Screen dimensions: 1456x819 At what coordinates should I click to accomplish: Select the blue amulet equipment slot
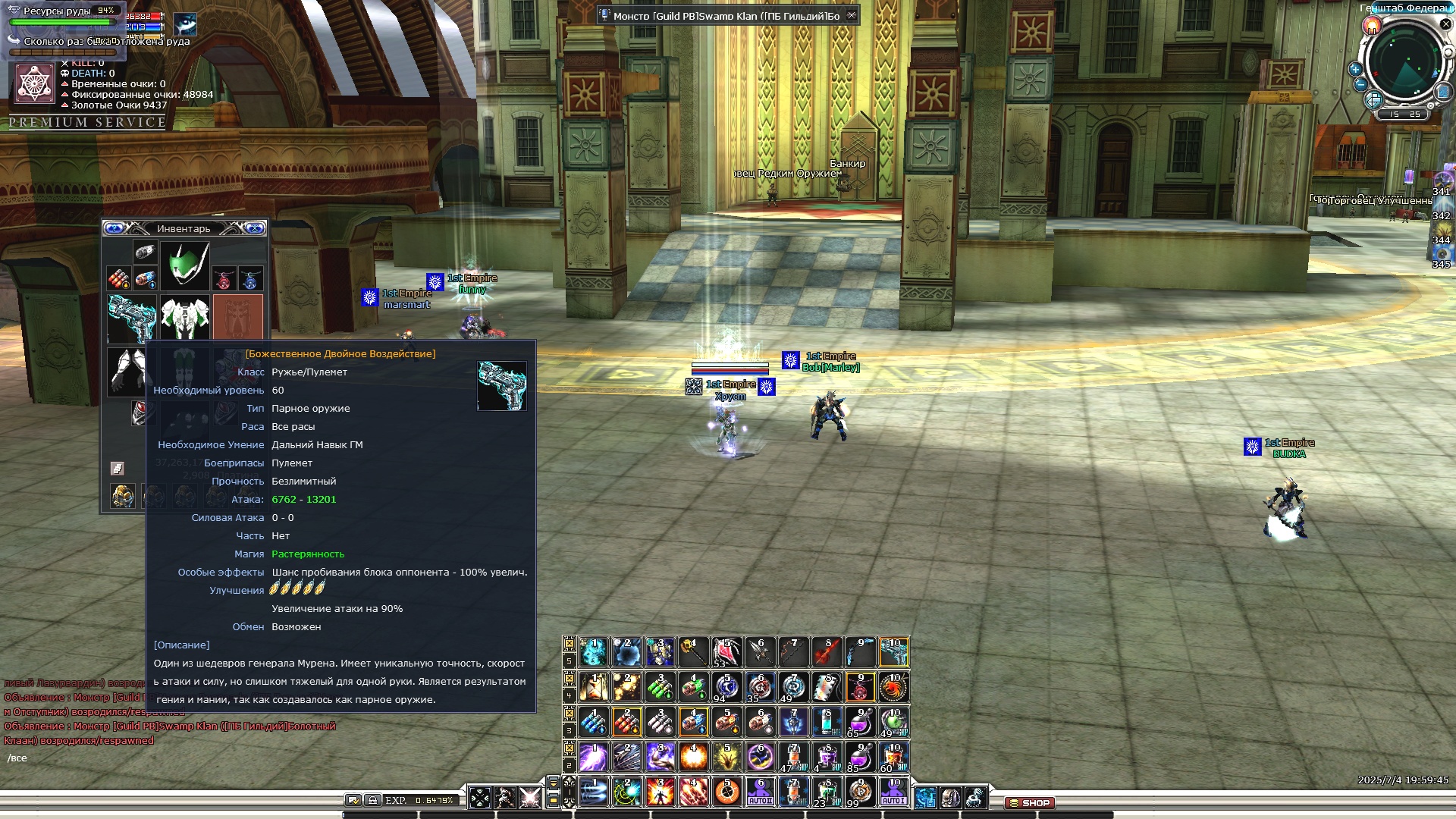(x=250, y=280)
